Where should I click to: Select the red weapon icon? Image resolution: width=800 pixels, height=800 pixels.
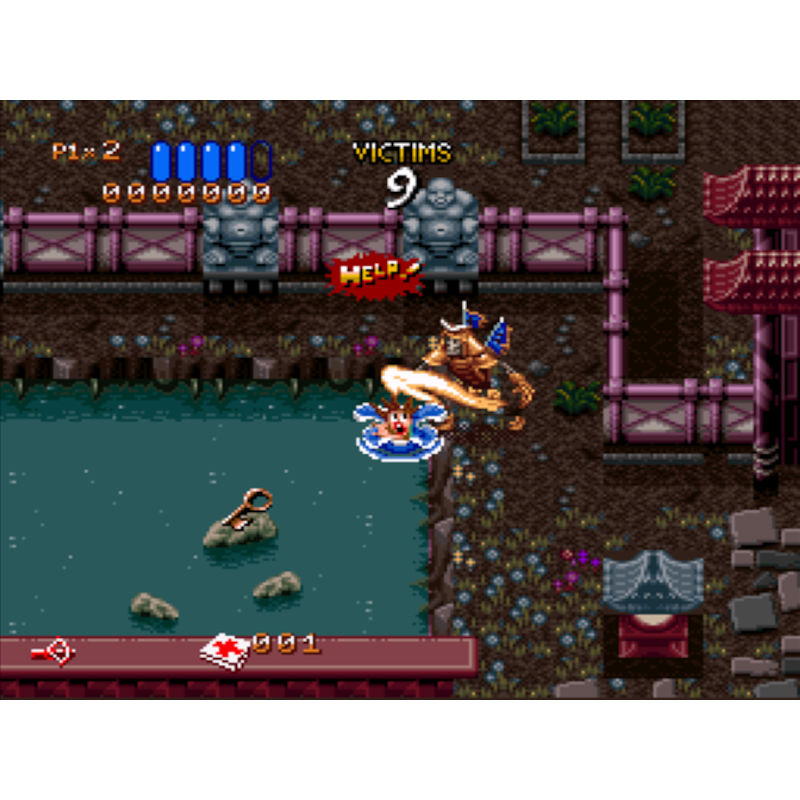(x=53, y=653)
